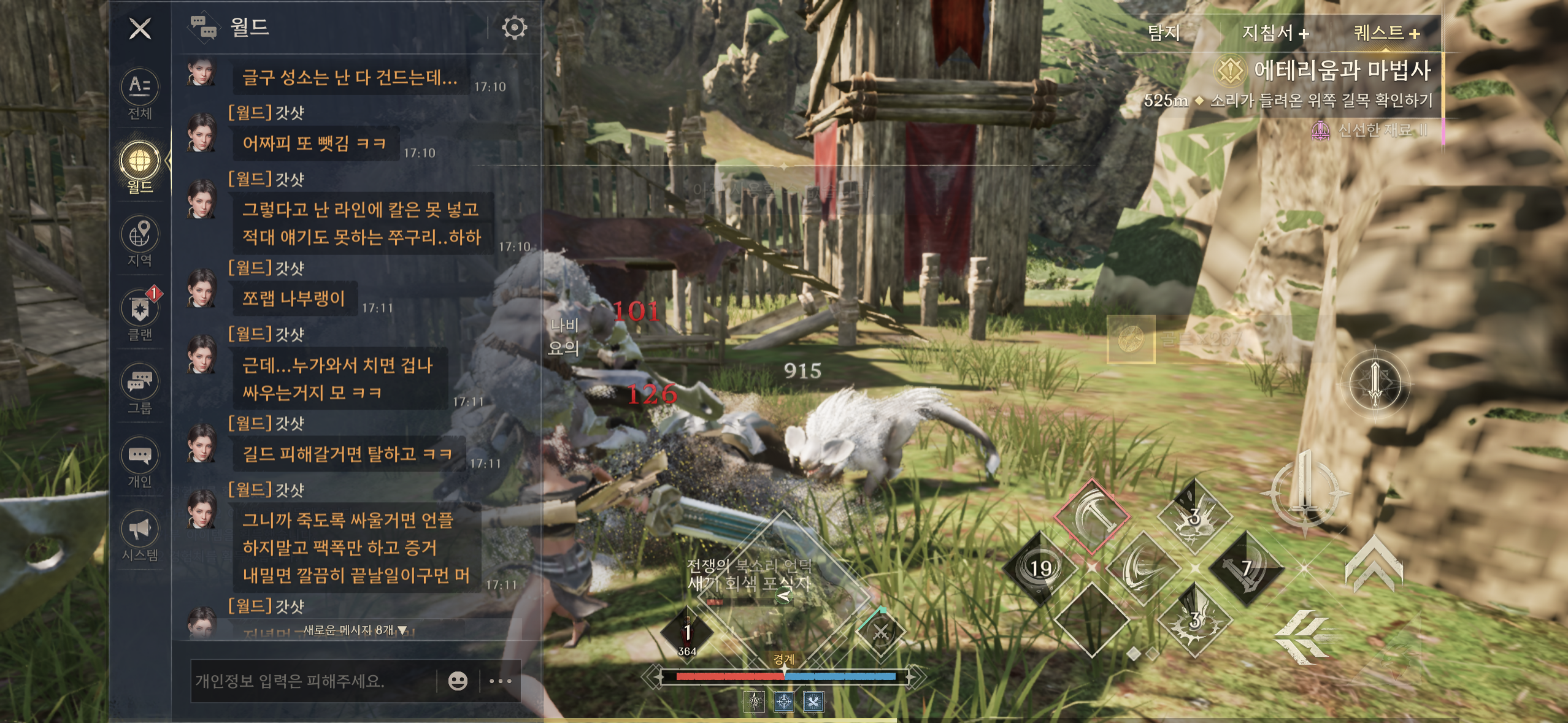The height and width of the screenshot is (723, 1568).
Task: Open the 지침서 tab
Action: tap(1275, 33)
